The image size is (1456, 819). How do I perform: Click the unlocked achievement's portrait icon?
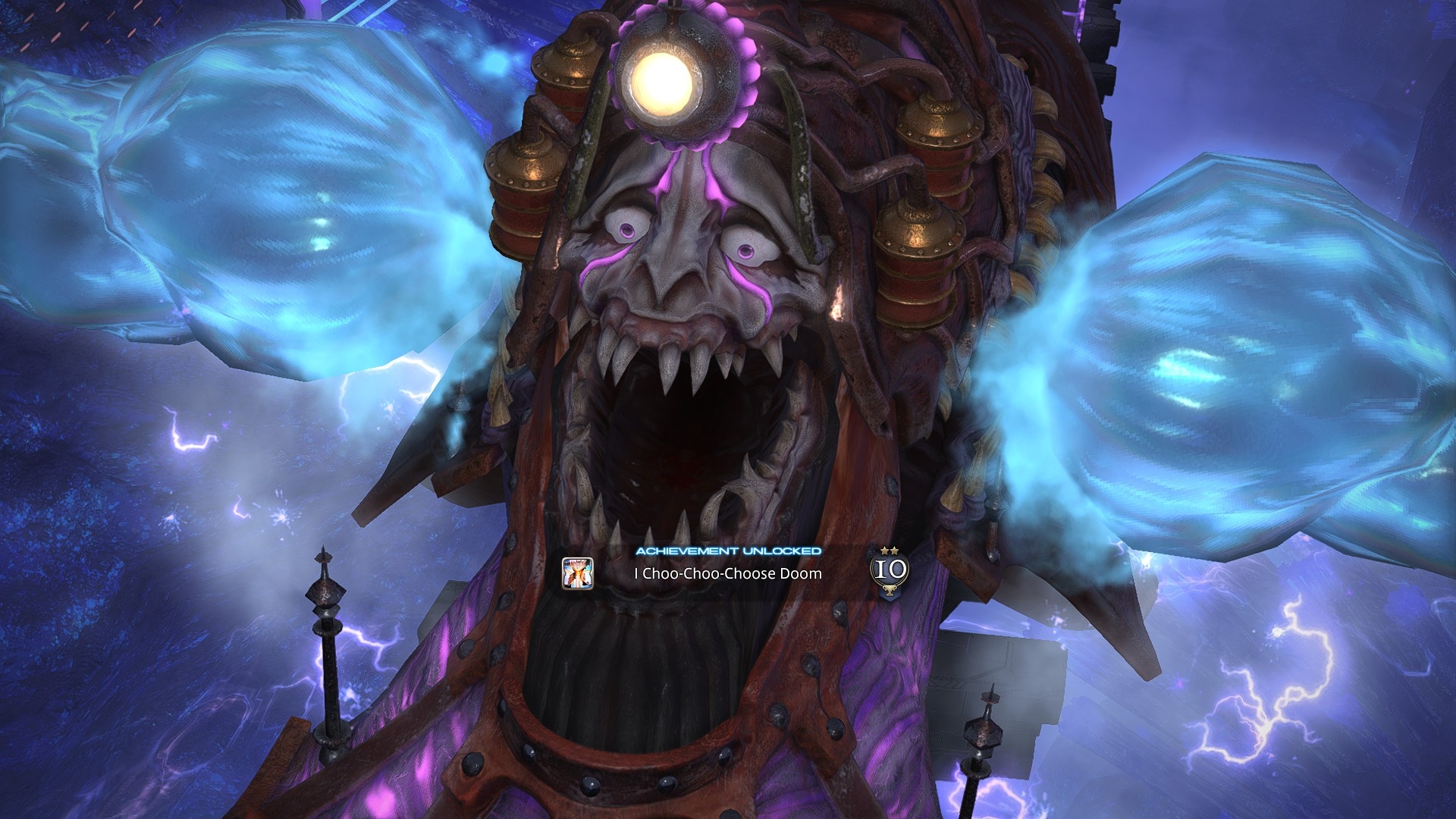tap(577, 573)
